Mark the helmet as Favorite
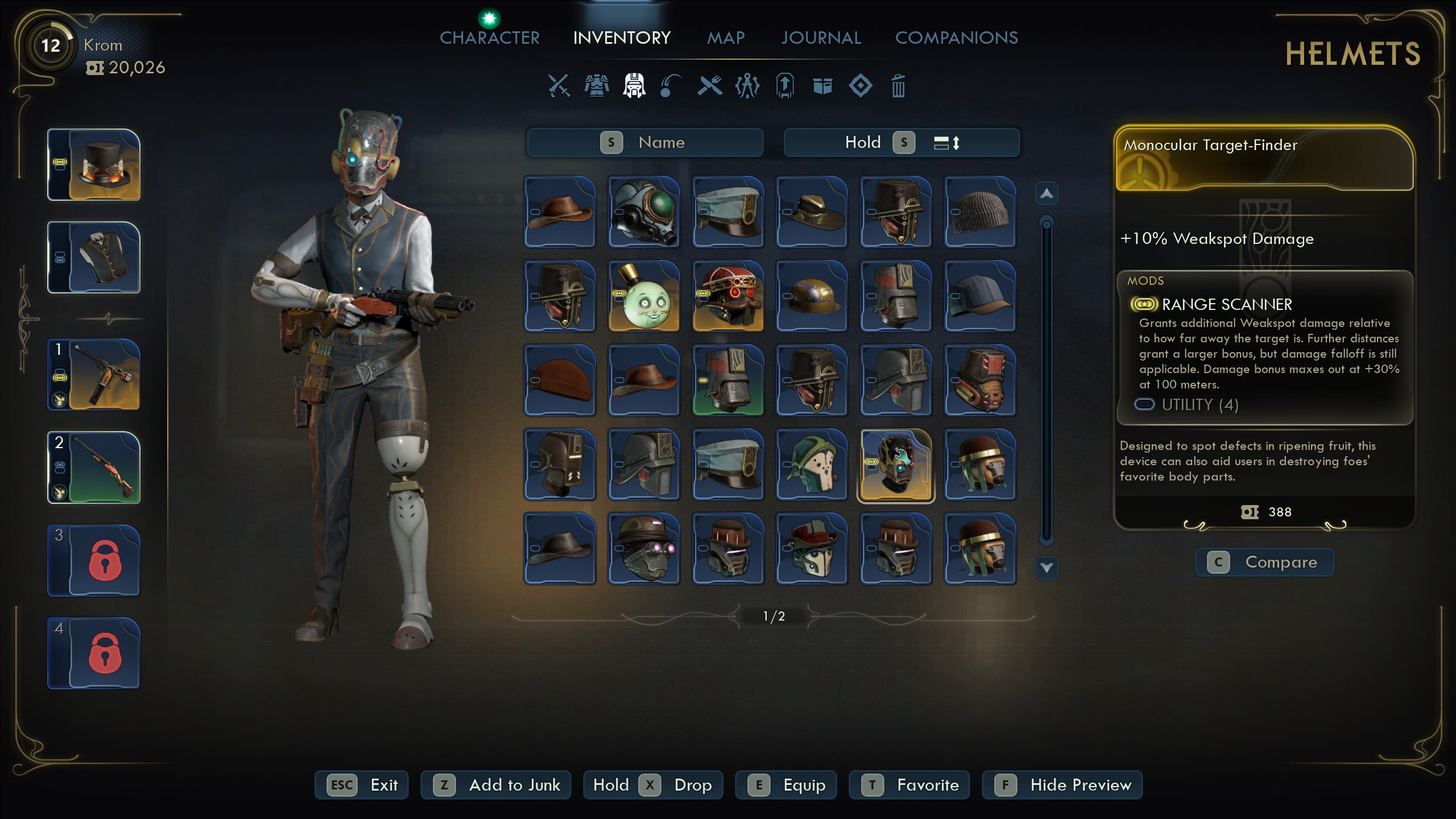The image size is (1456, 819). click(x=909, y=785)
